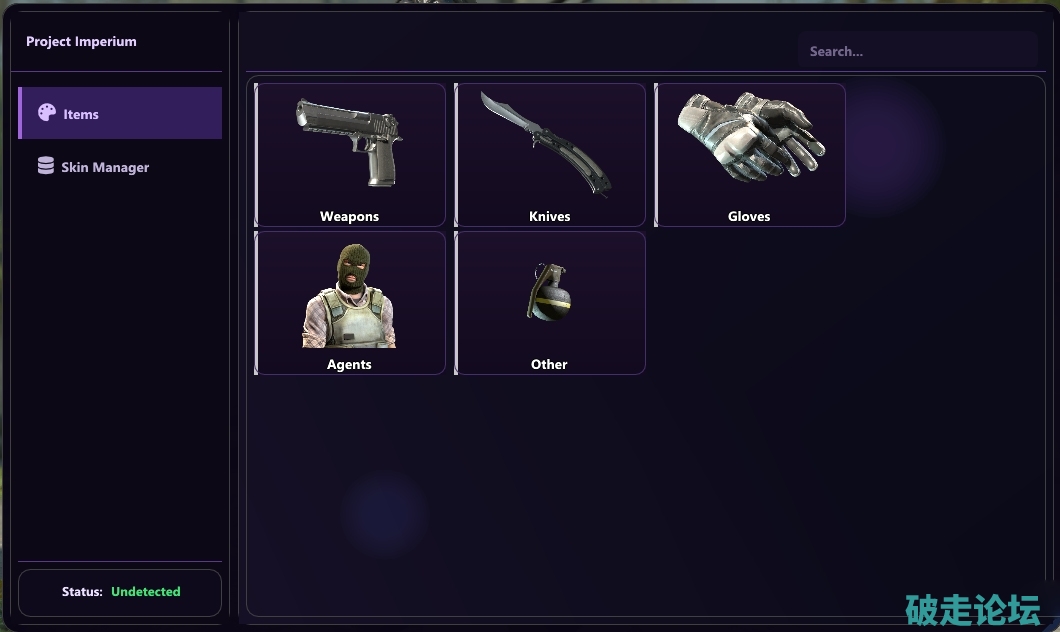Choose the Gloves category tile
Screen dimensions: 1060x632
point(750,155)
